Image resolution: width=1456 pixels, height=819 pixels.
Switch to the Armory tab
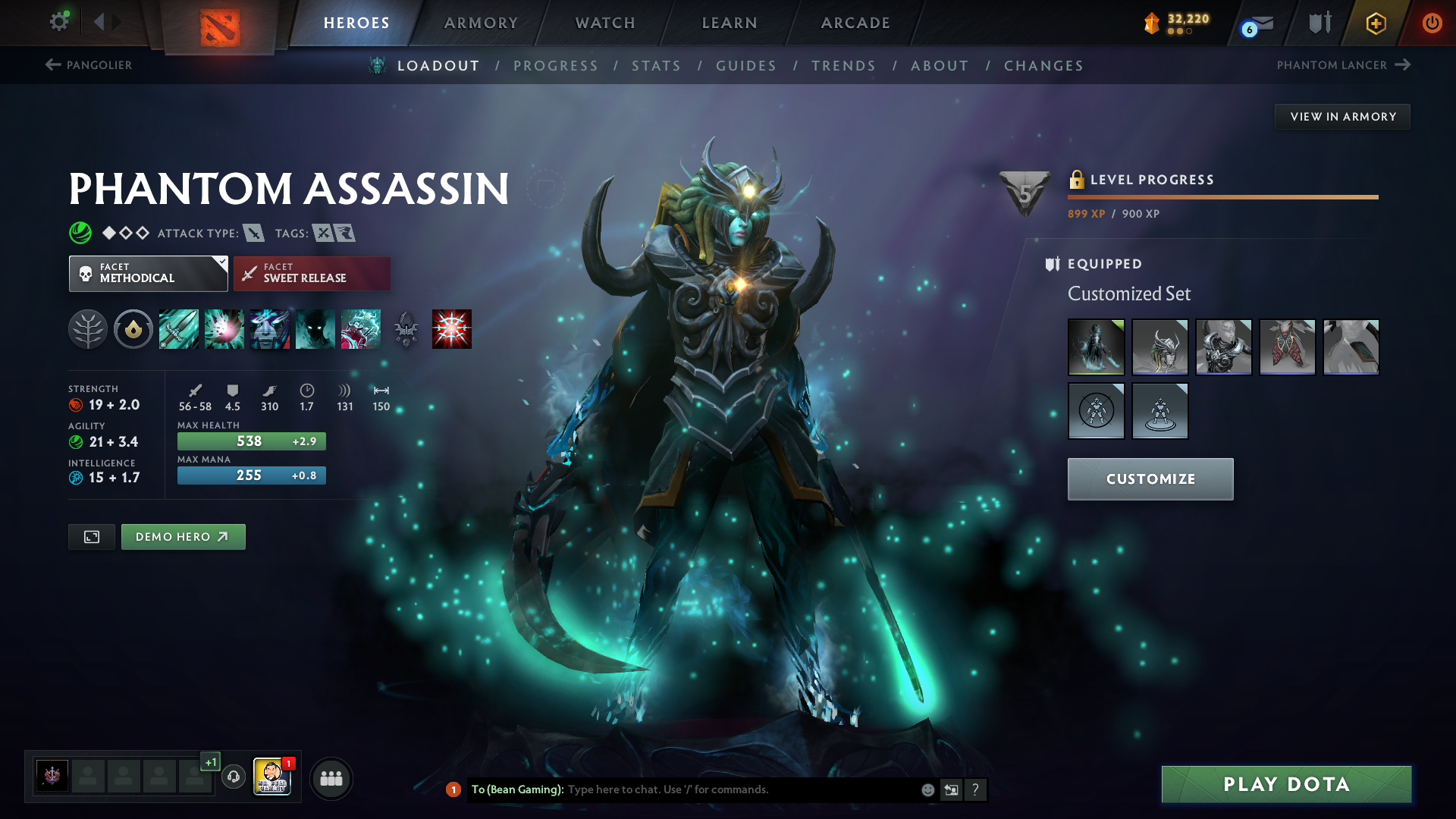[481, 23]
